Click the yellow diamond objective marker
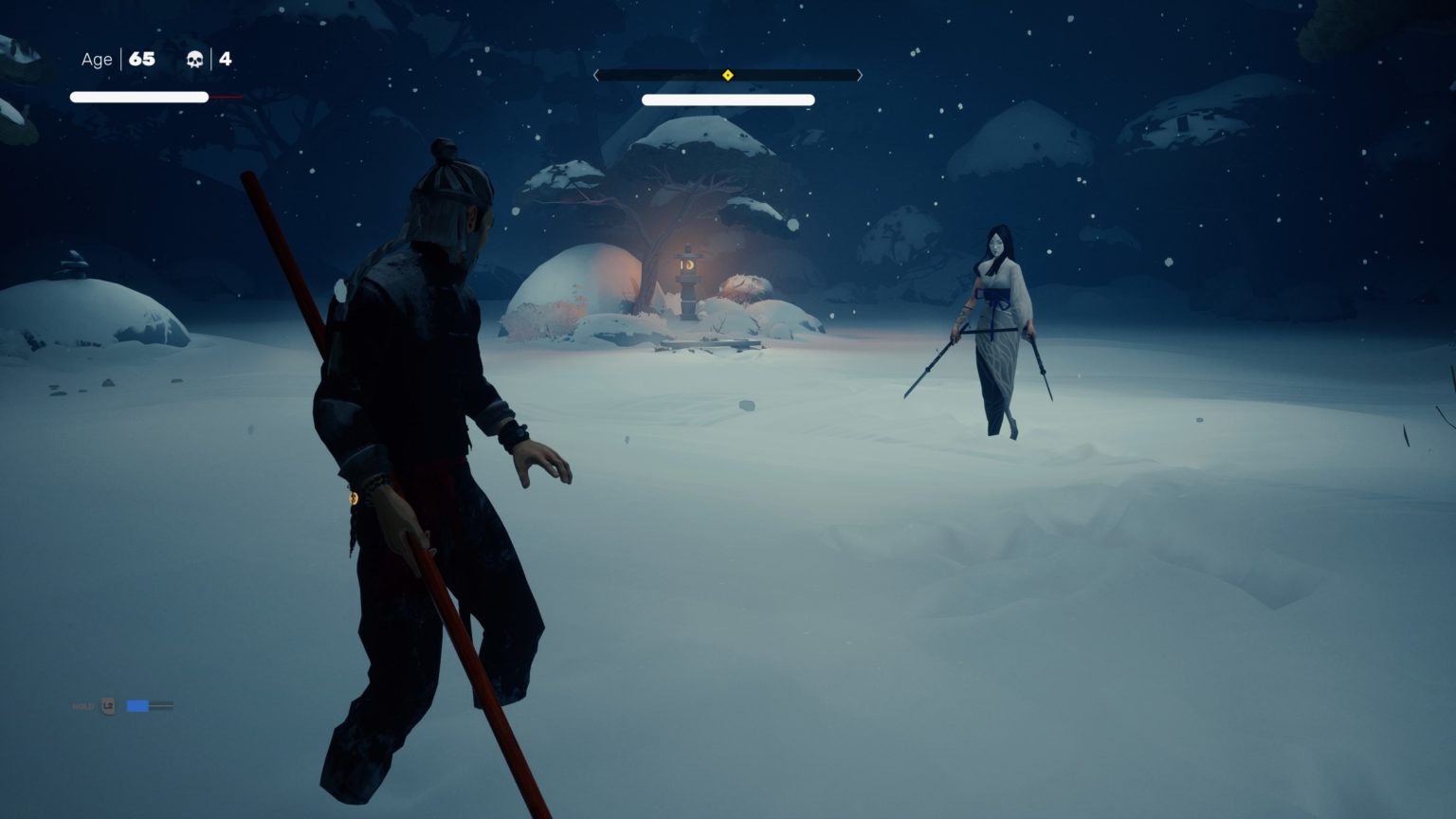This screenshot has width=1456, height=819. tap(728, 74)
